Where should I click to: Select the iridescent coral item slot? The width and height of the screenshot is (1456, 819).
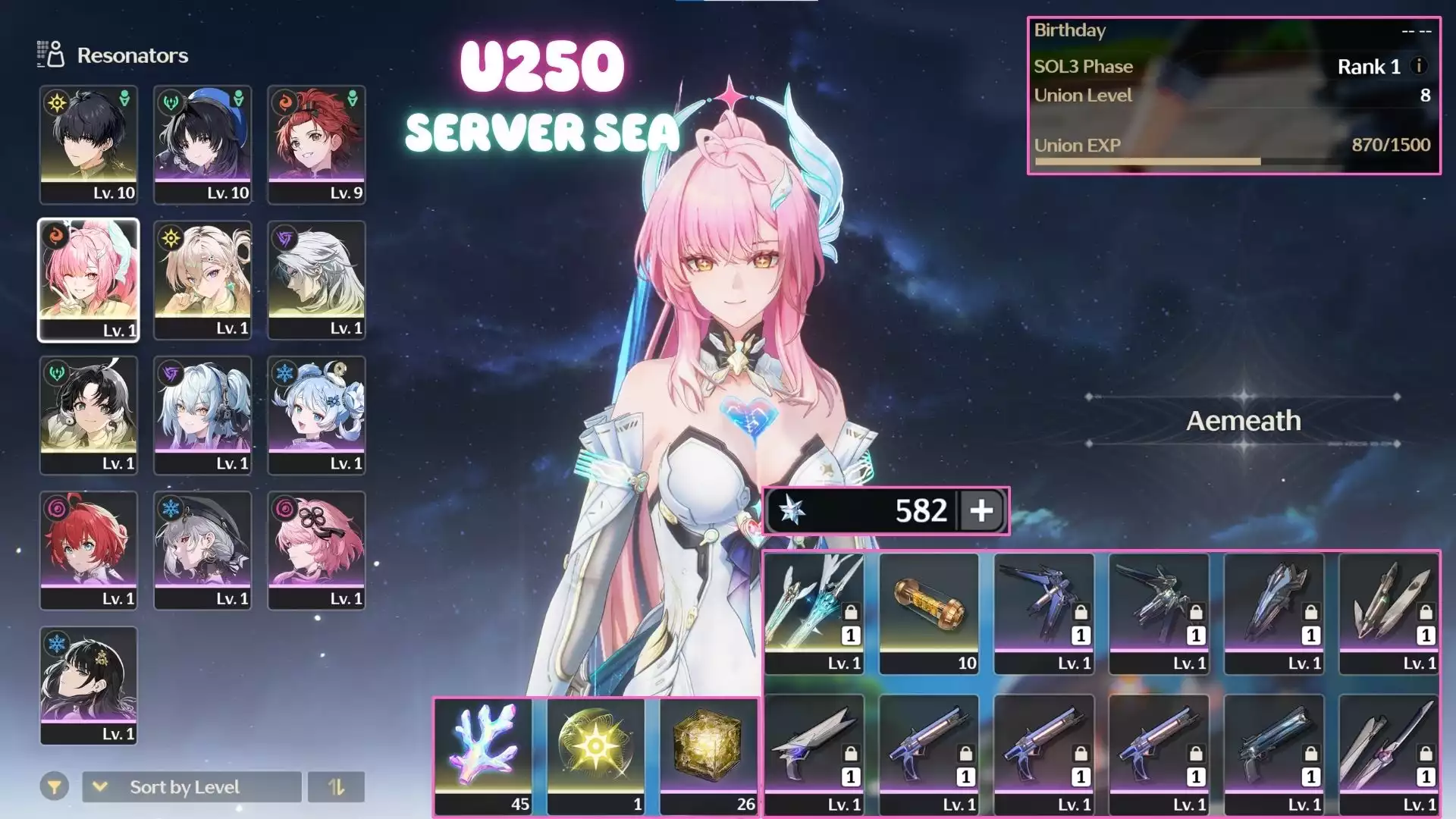point(483,755)
